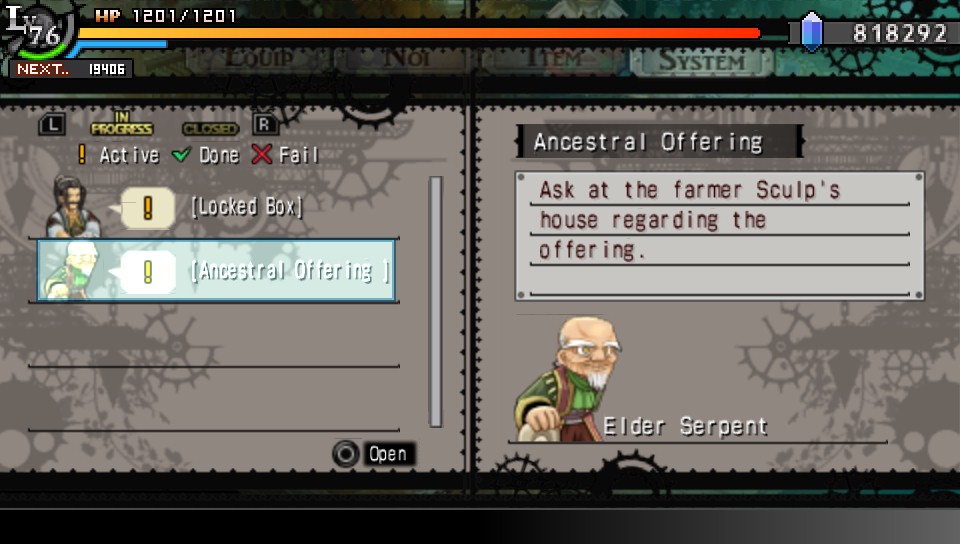Open the Item menu tab
960x544 pixels.
(x=555, y=58)
